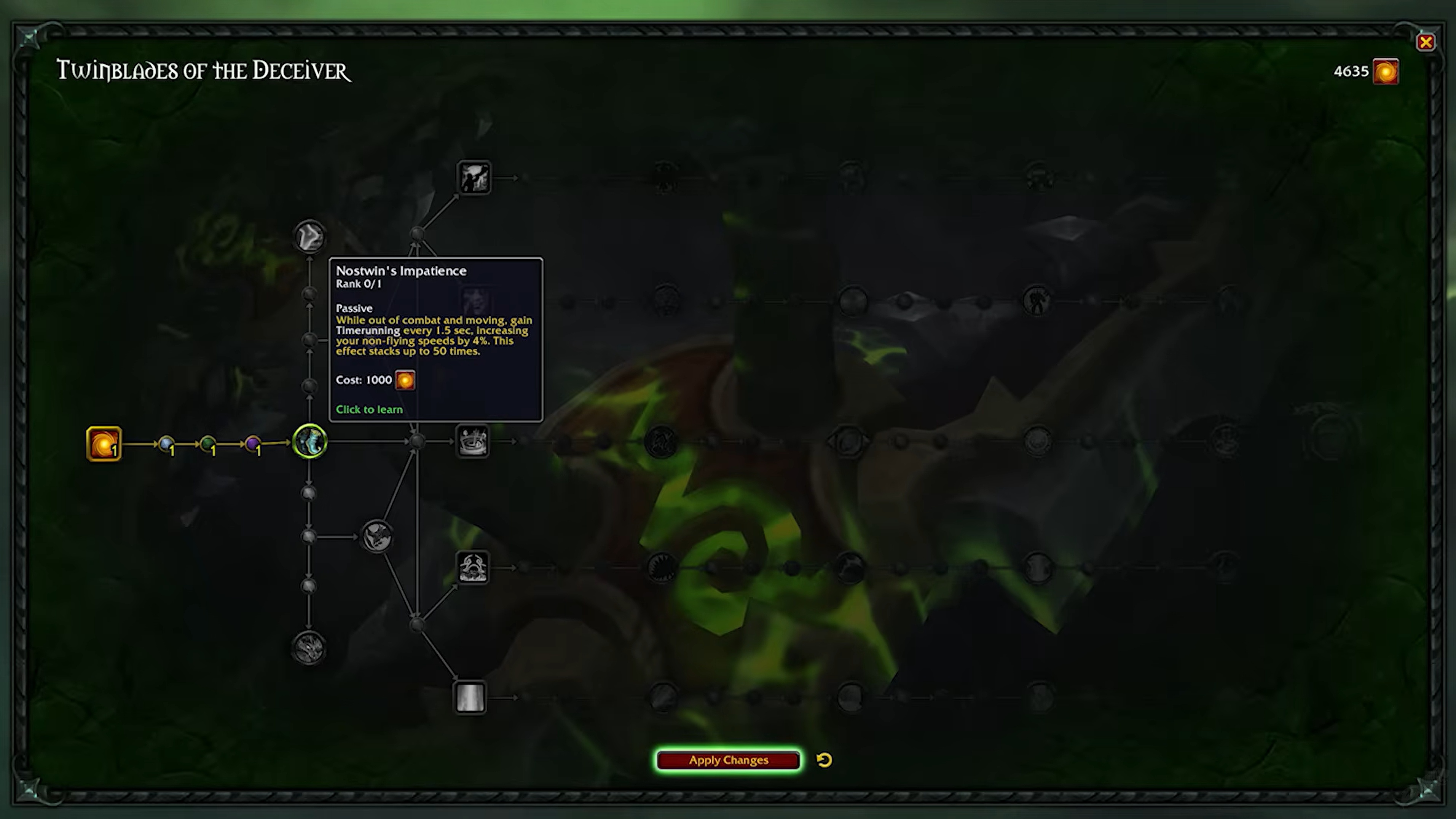Select the glowing boots talent node

pos(309,442)
